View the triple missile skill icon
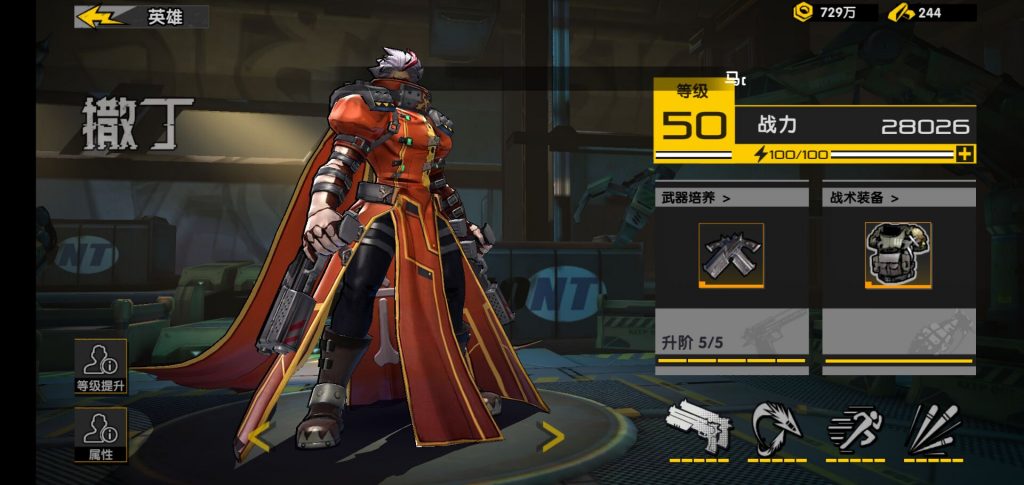Screen dimensions: 1024x485 934,427
